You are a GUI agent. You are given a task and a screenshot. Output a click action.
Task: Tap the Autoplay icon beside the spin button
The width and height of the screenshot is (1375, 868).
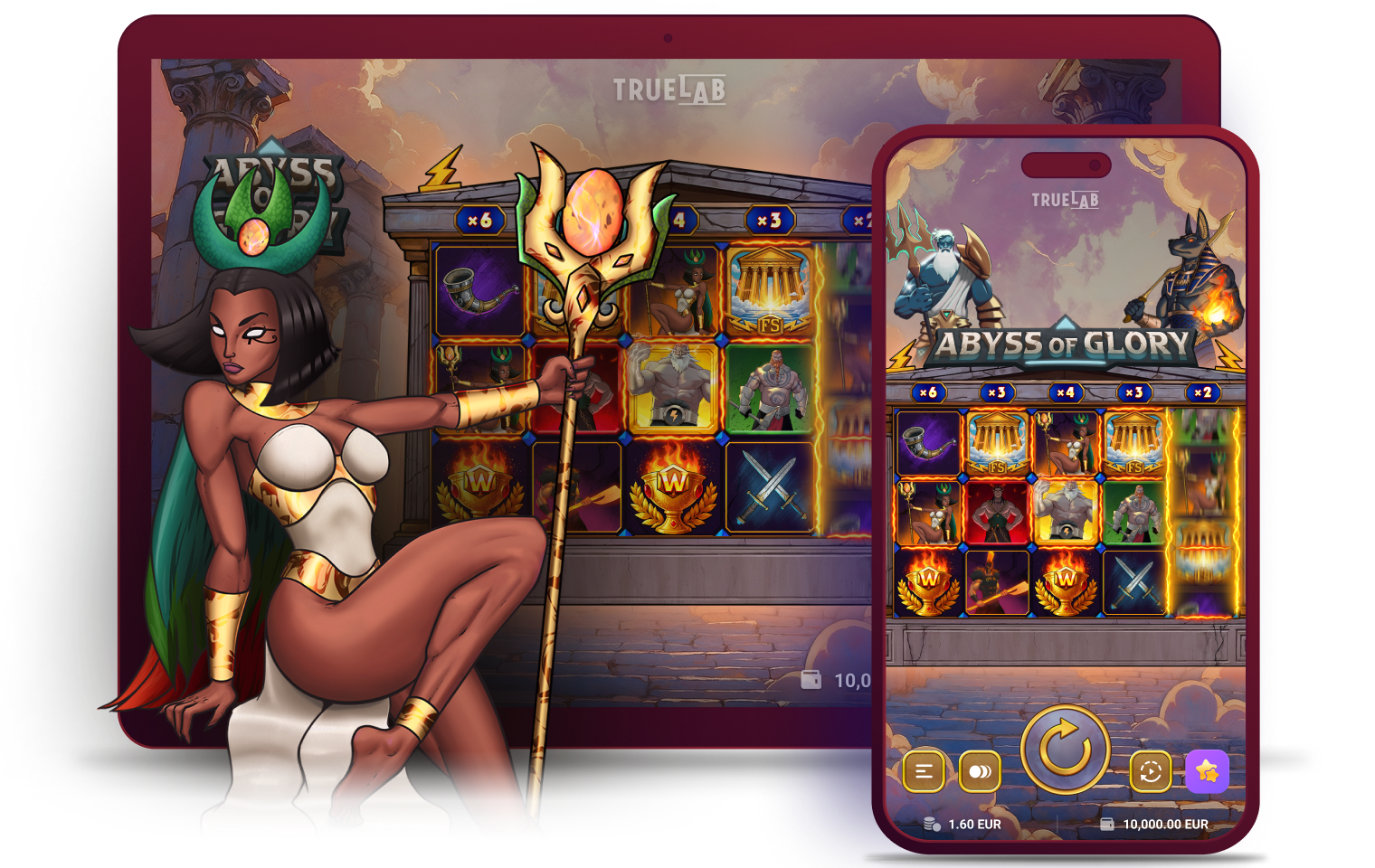click(1151, 771)
